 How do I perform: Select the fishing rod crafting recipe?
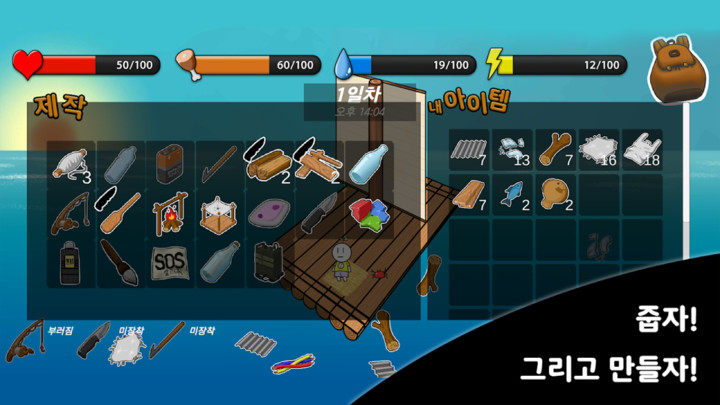[70, 213]
